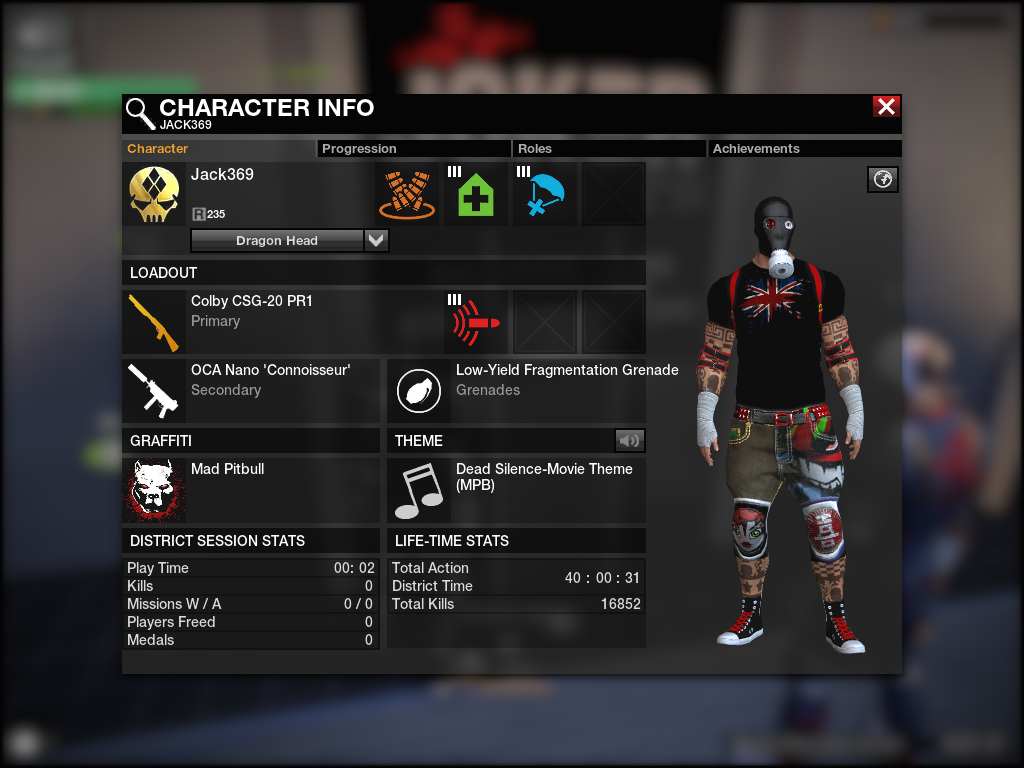The image size is (1024, 768).
Task: Click the globe button above the character
Action: 883,179
